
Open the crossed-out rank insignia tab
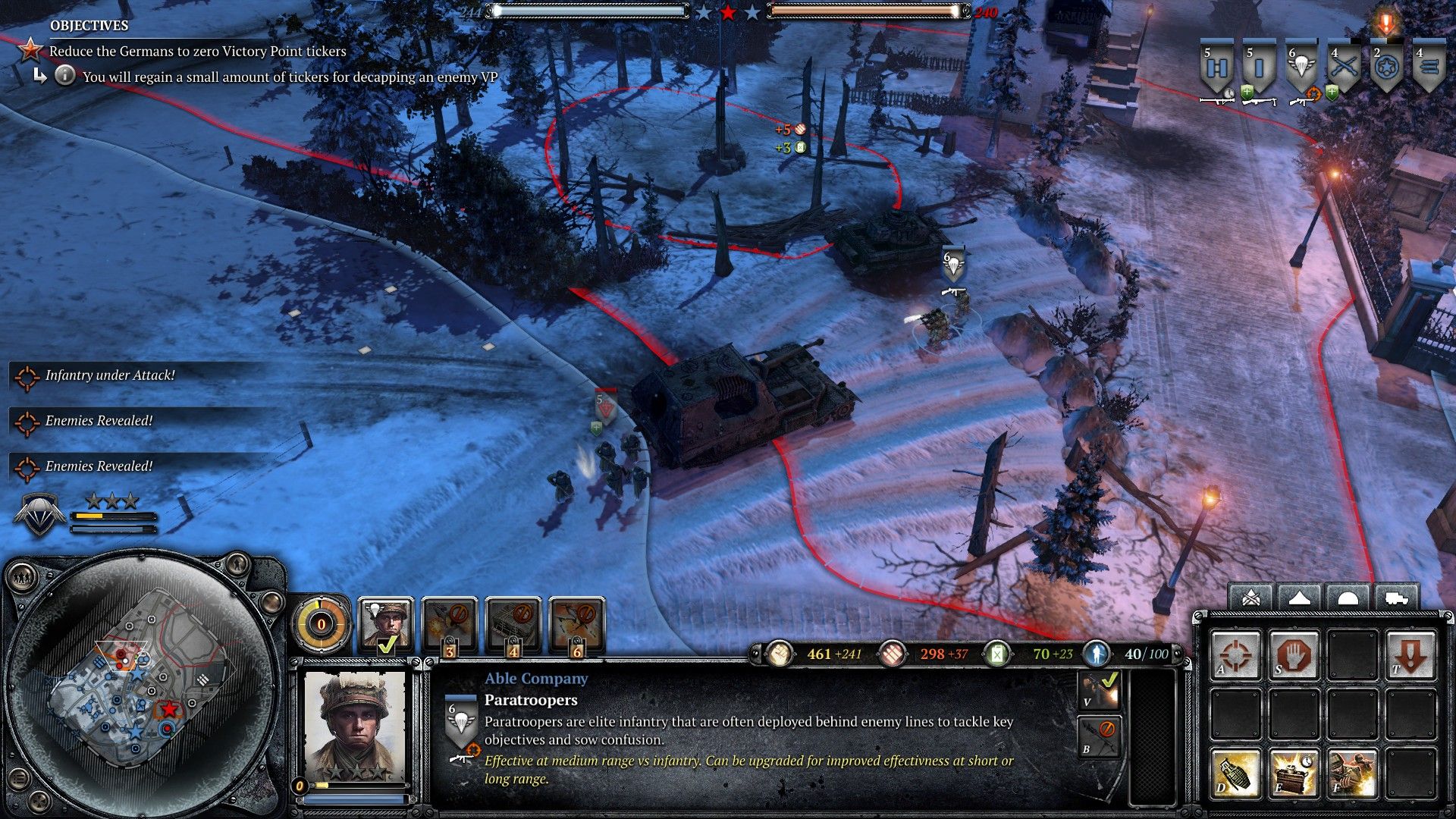[x=1251, y=598]
